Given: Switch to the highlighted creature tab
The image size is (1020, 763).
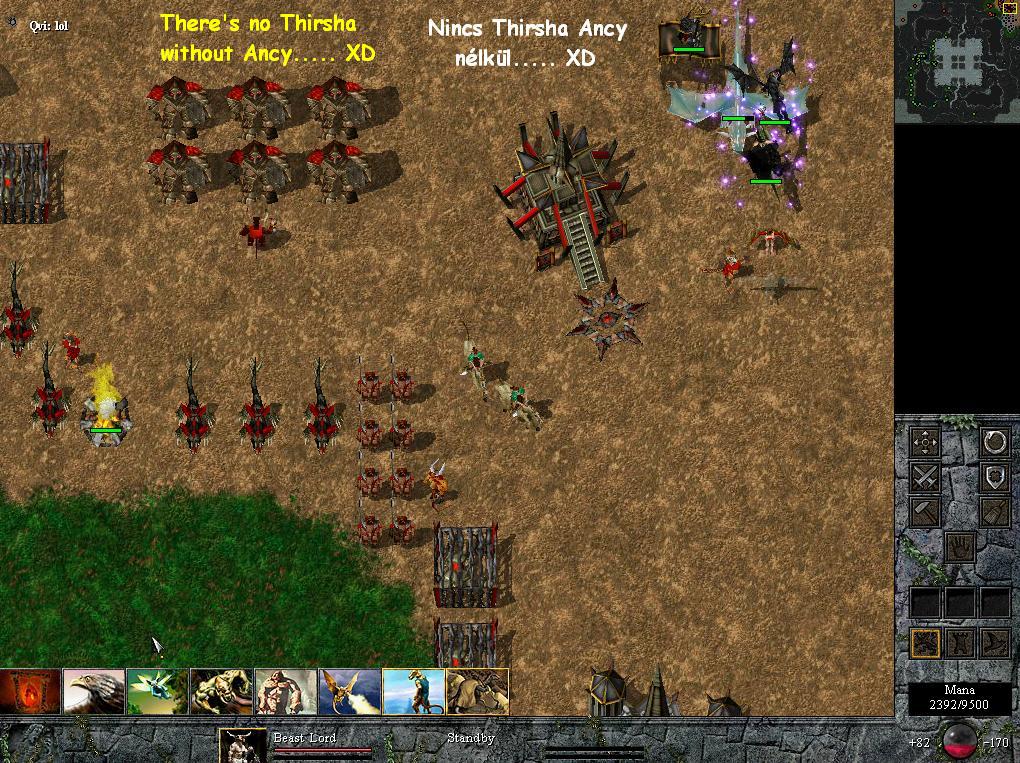Looking at the screenshot, I should click(925, 642).
